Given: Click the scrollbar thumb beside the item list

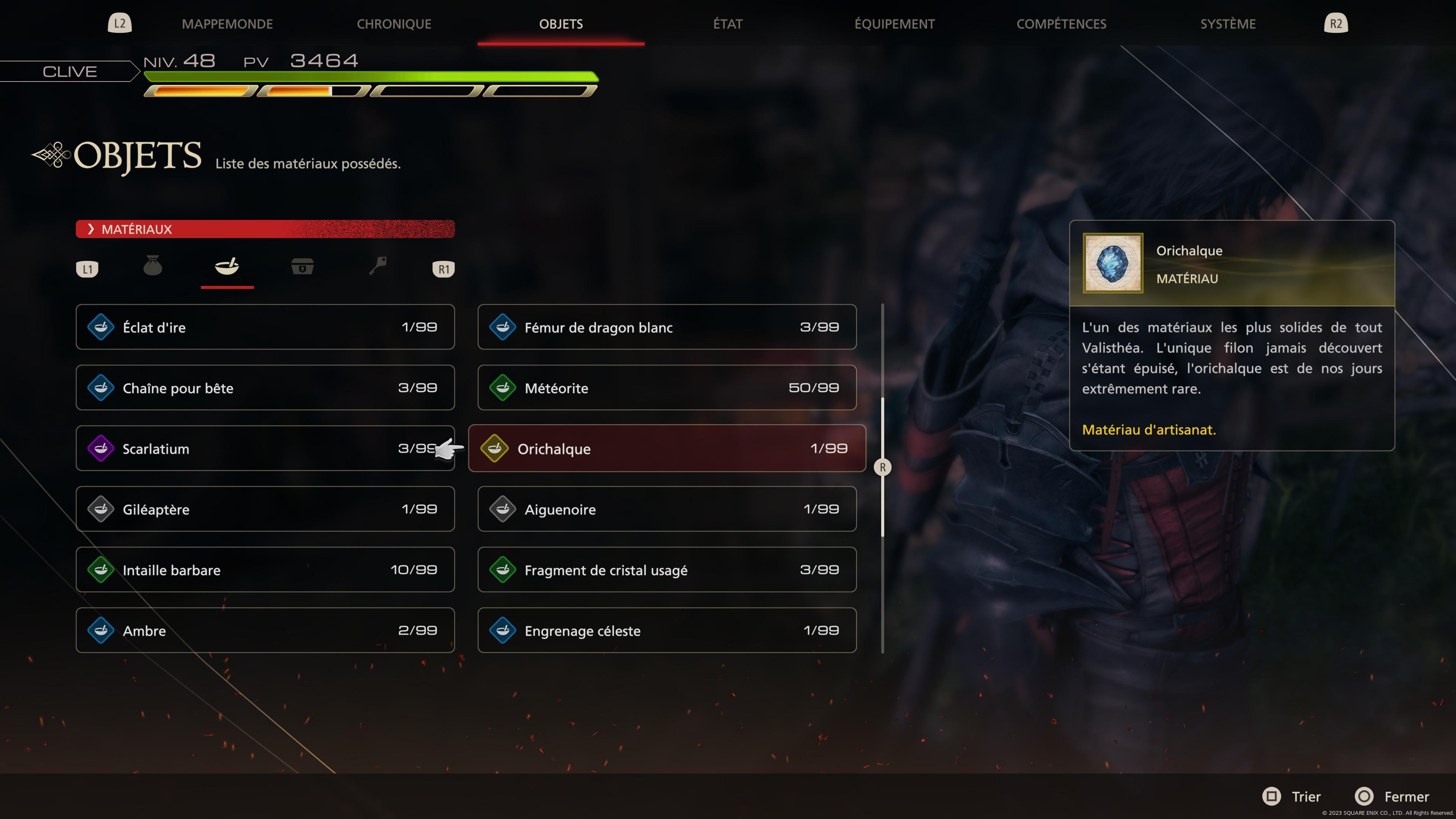Looking at the screenshot, I should pos(883,466).
